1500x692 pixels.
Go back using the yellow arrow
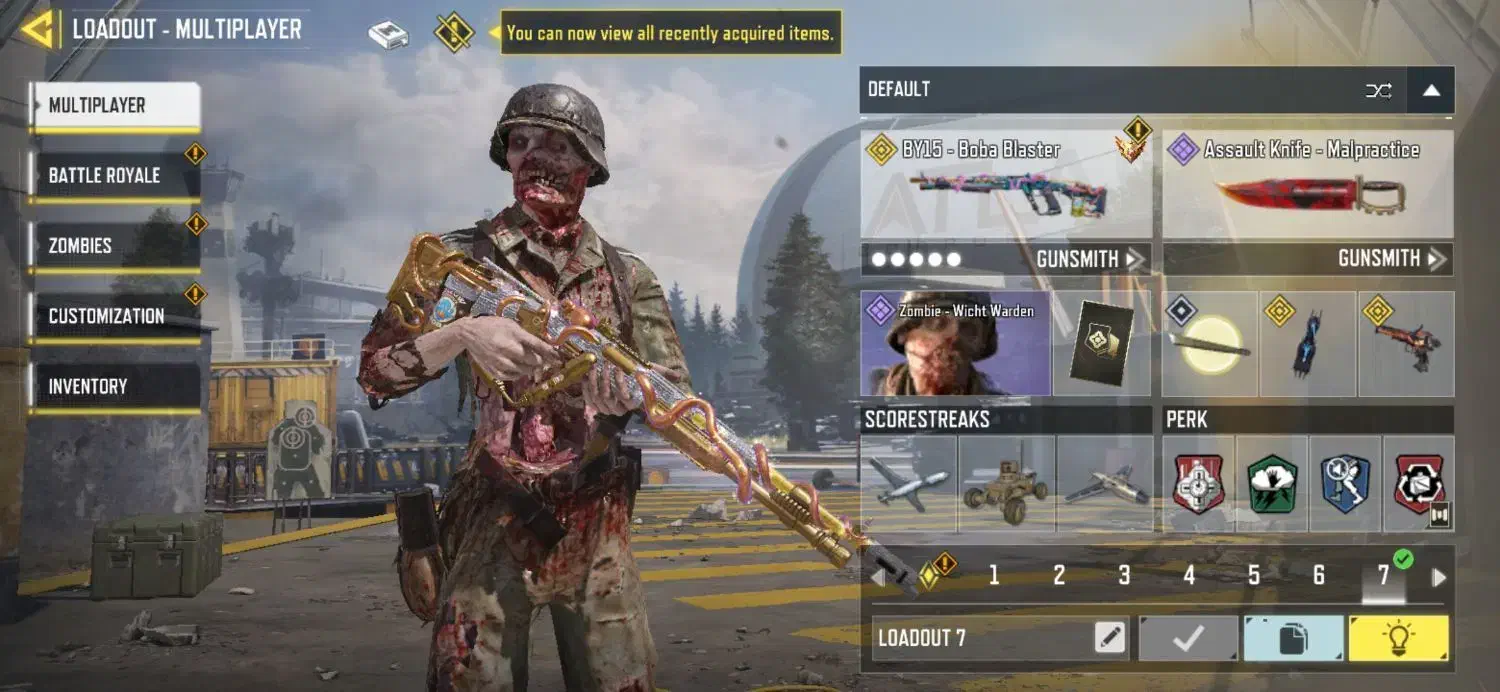coord(38,29)
